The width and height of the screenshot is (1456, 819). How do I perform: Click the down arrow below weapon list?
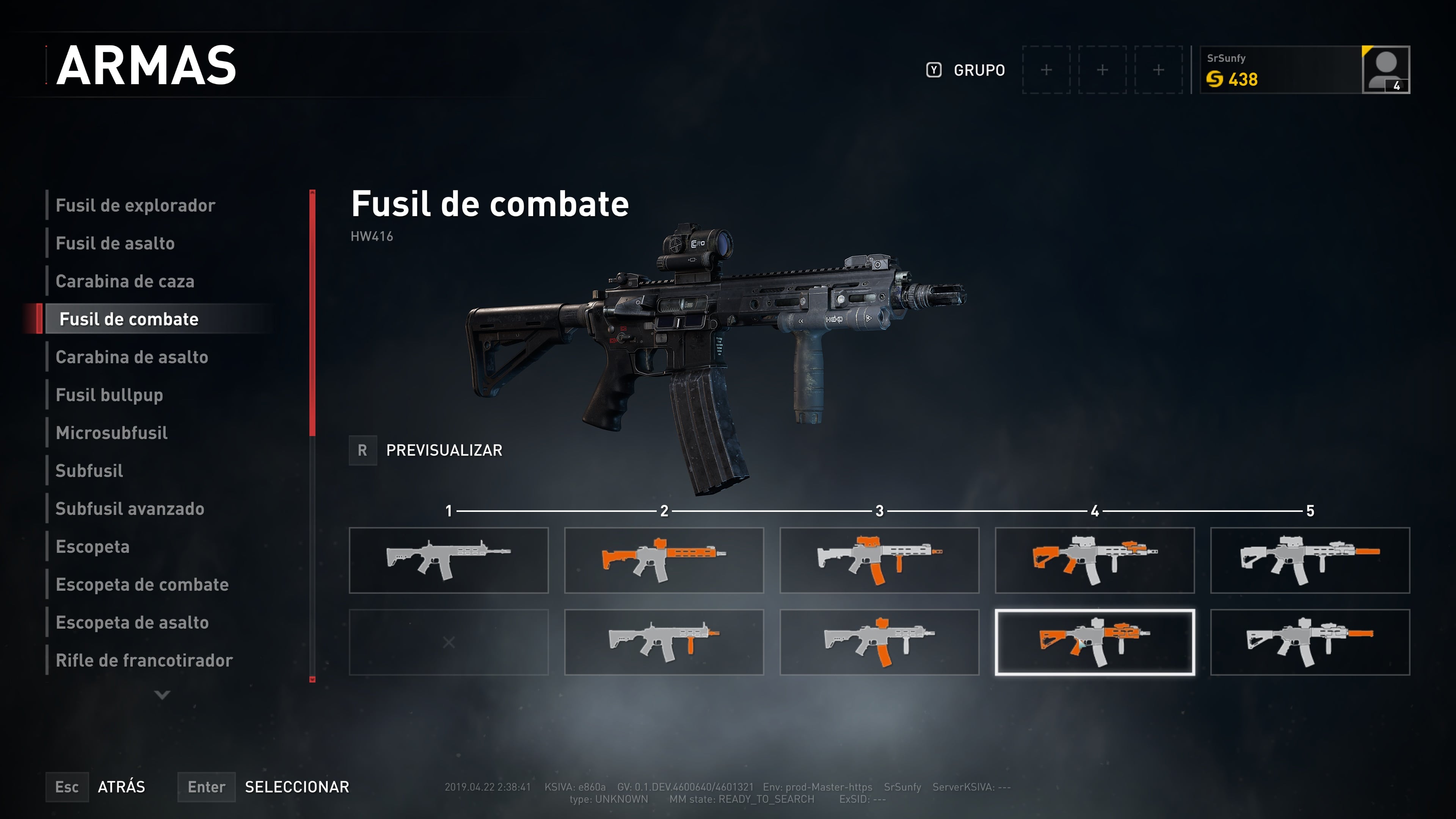pyautogui.click(x=162, y=695)
